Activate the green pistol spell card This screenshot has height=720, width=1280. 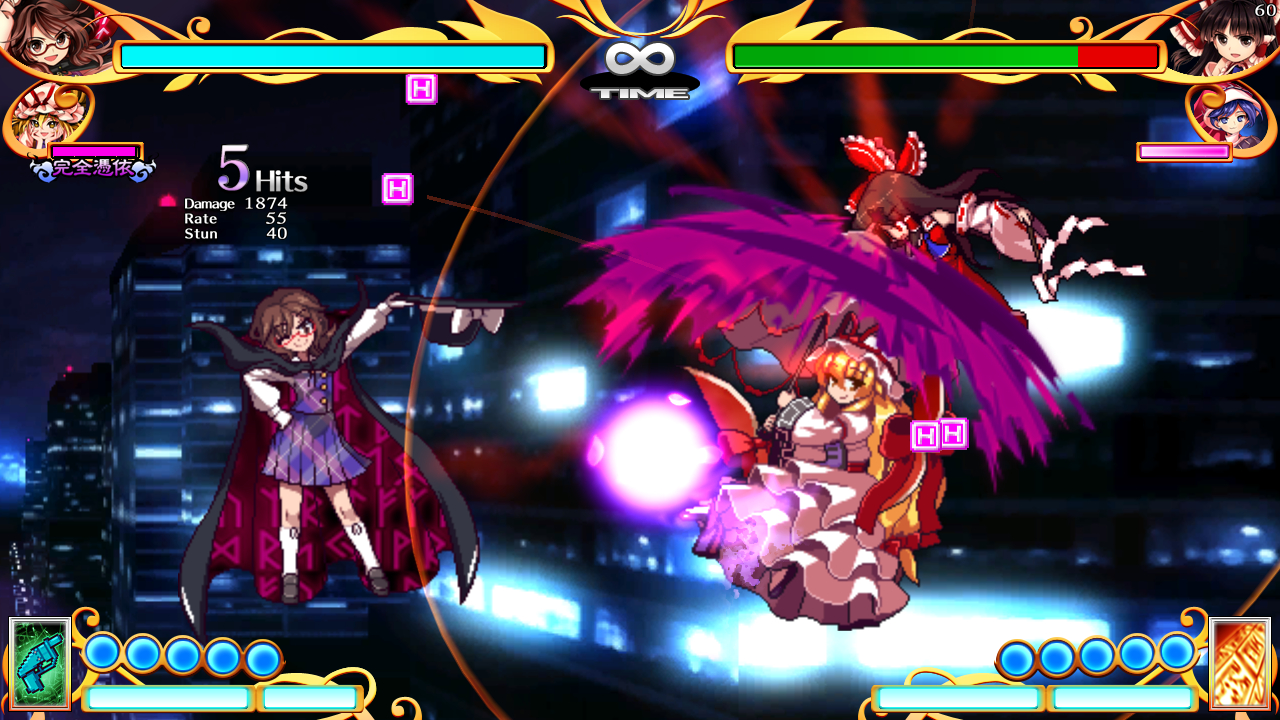pos(40,663)
